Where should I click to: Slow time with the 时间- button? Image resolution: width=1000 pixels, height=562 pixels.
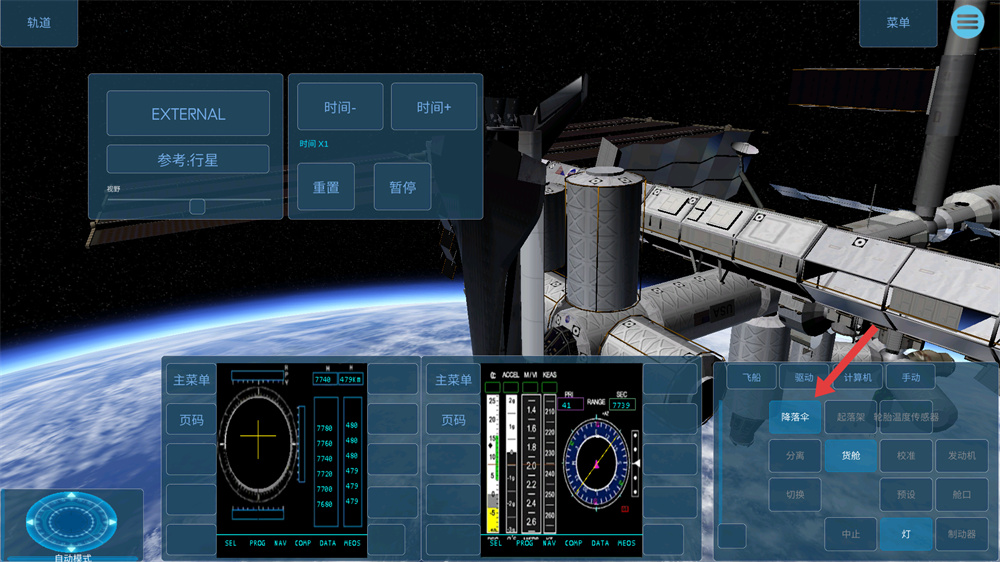click(x=340, y=107)
